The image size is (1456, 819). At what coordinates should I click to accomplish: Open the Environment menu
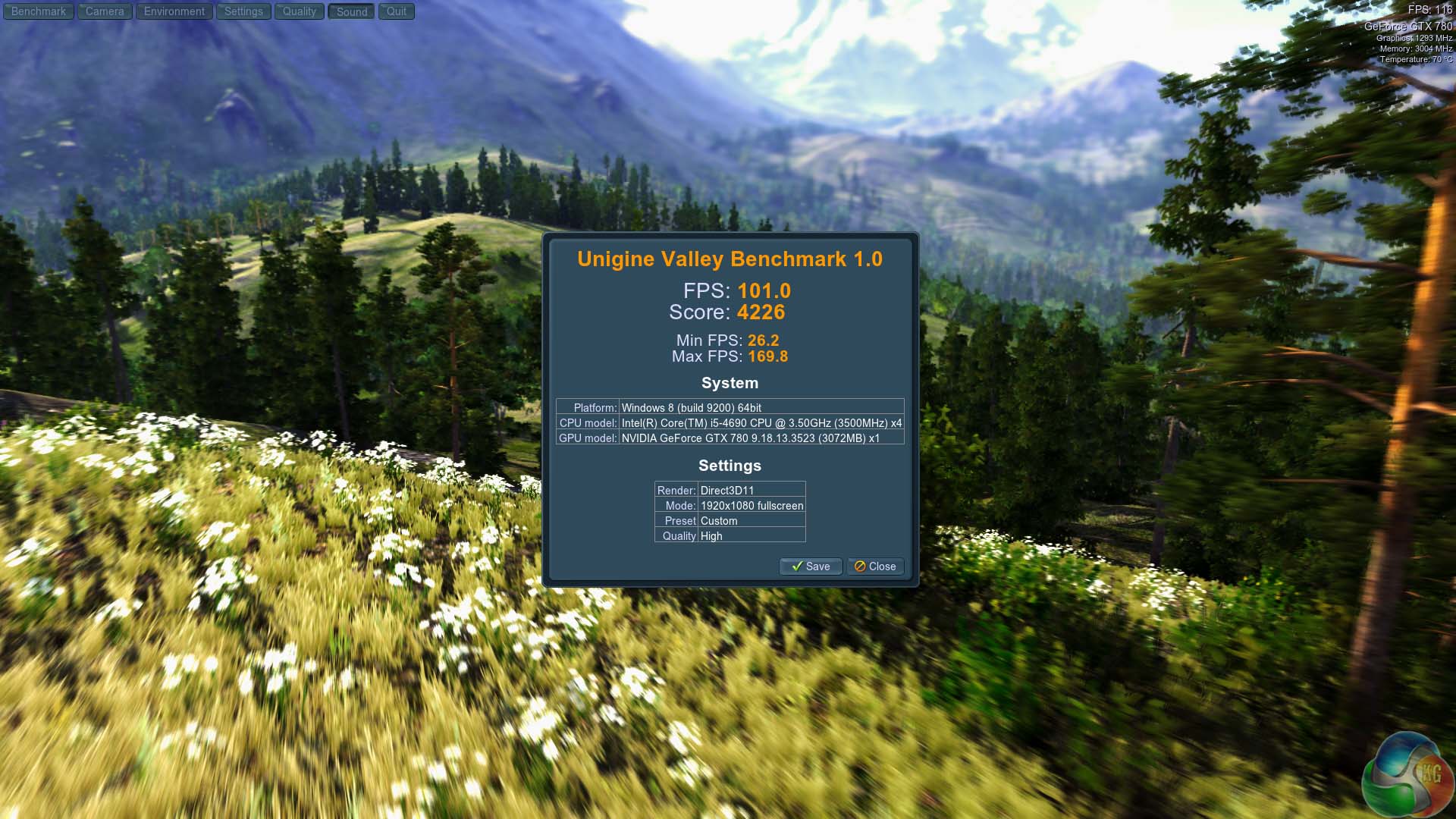174,11
